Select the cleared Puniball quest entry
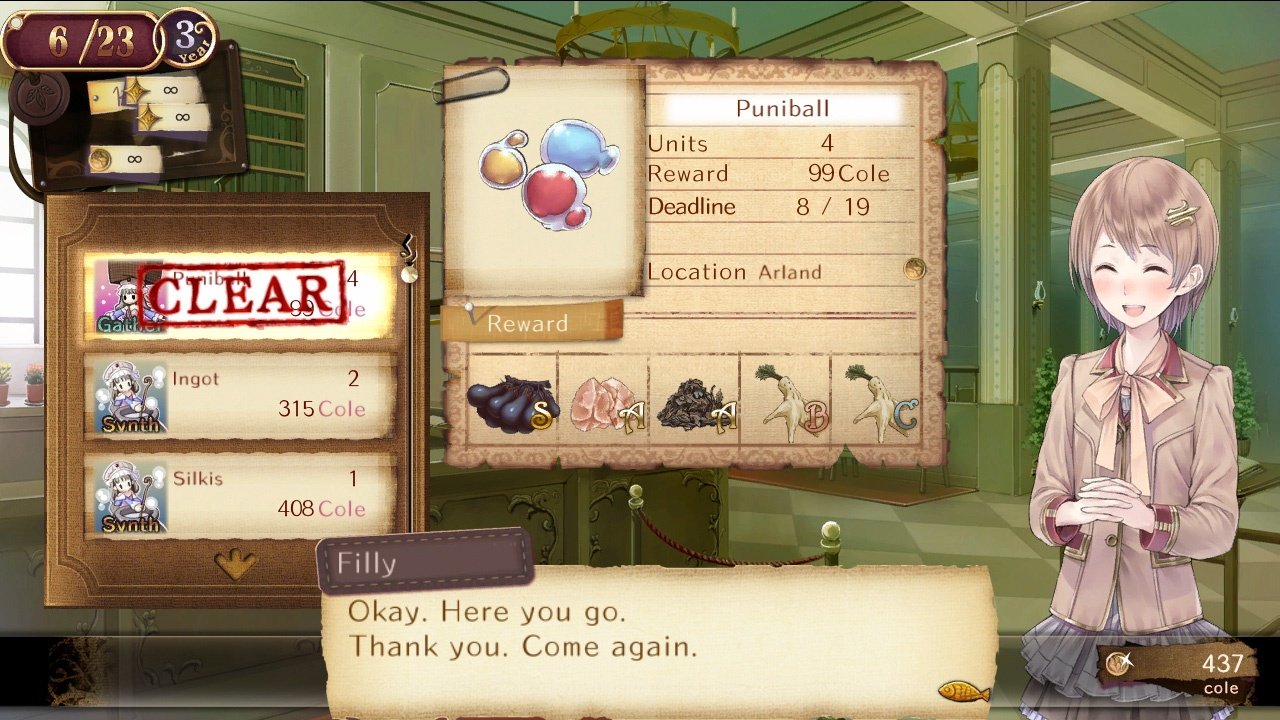This screenshot has width=1280, height=720. [240, 293]
